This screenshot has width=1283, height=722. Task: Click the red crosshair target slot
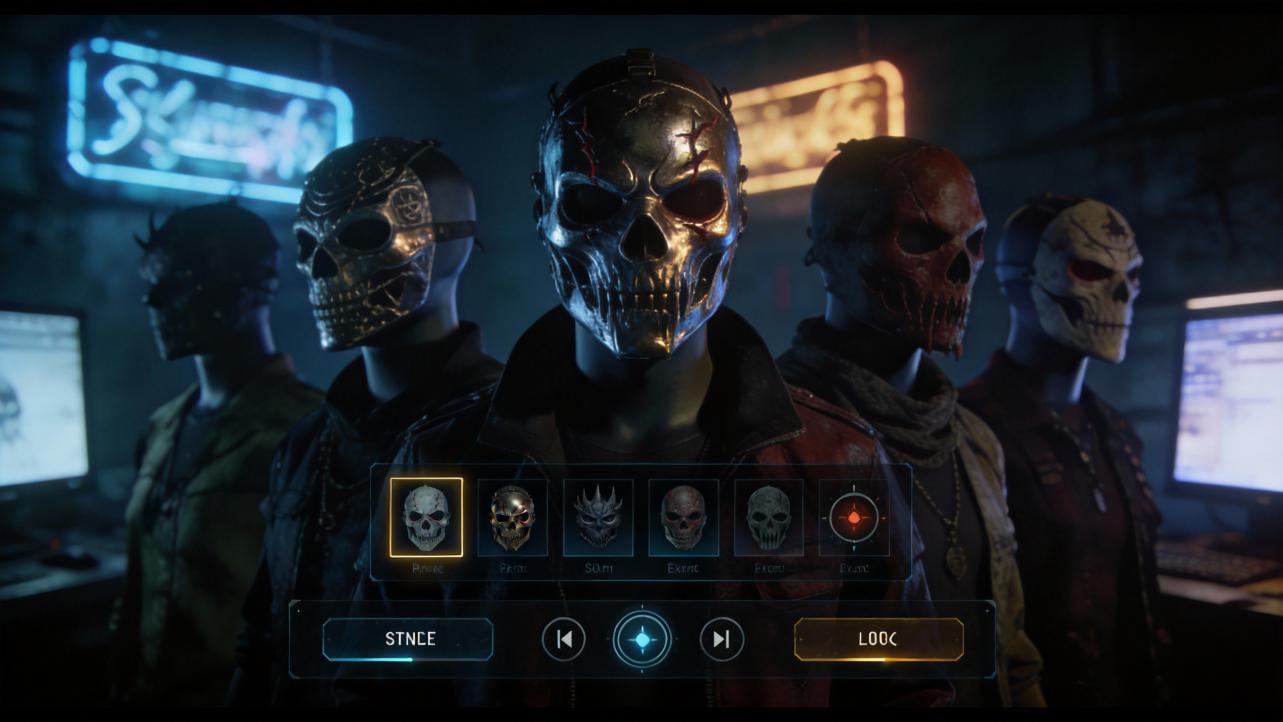coord(854,518)
